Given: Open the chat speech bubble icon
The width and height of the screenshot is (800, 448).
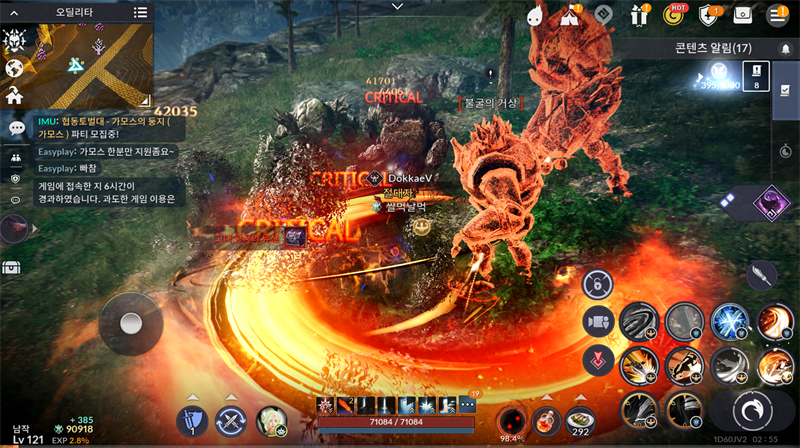Looking at the screenshot, I should point(16,128).
